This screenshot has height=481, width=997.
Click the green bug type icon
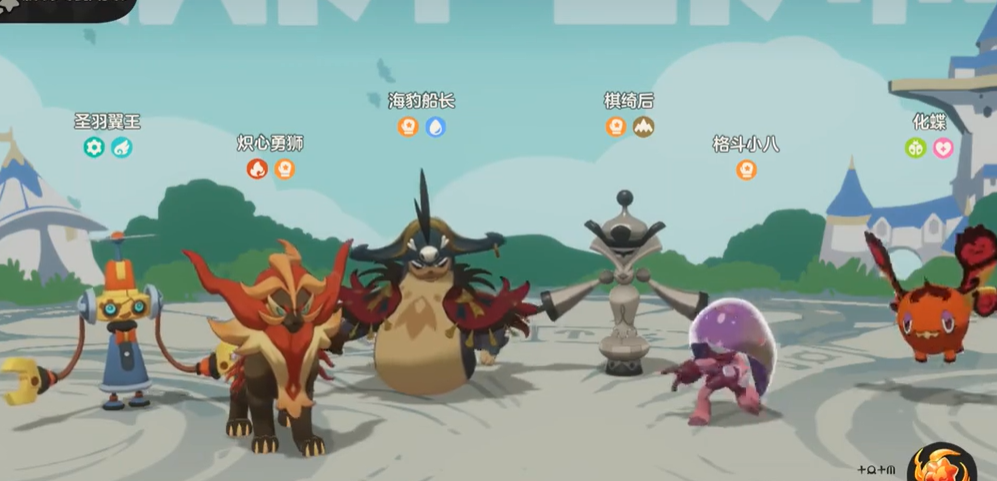(x=915, y=148)
